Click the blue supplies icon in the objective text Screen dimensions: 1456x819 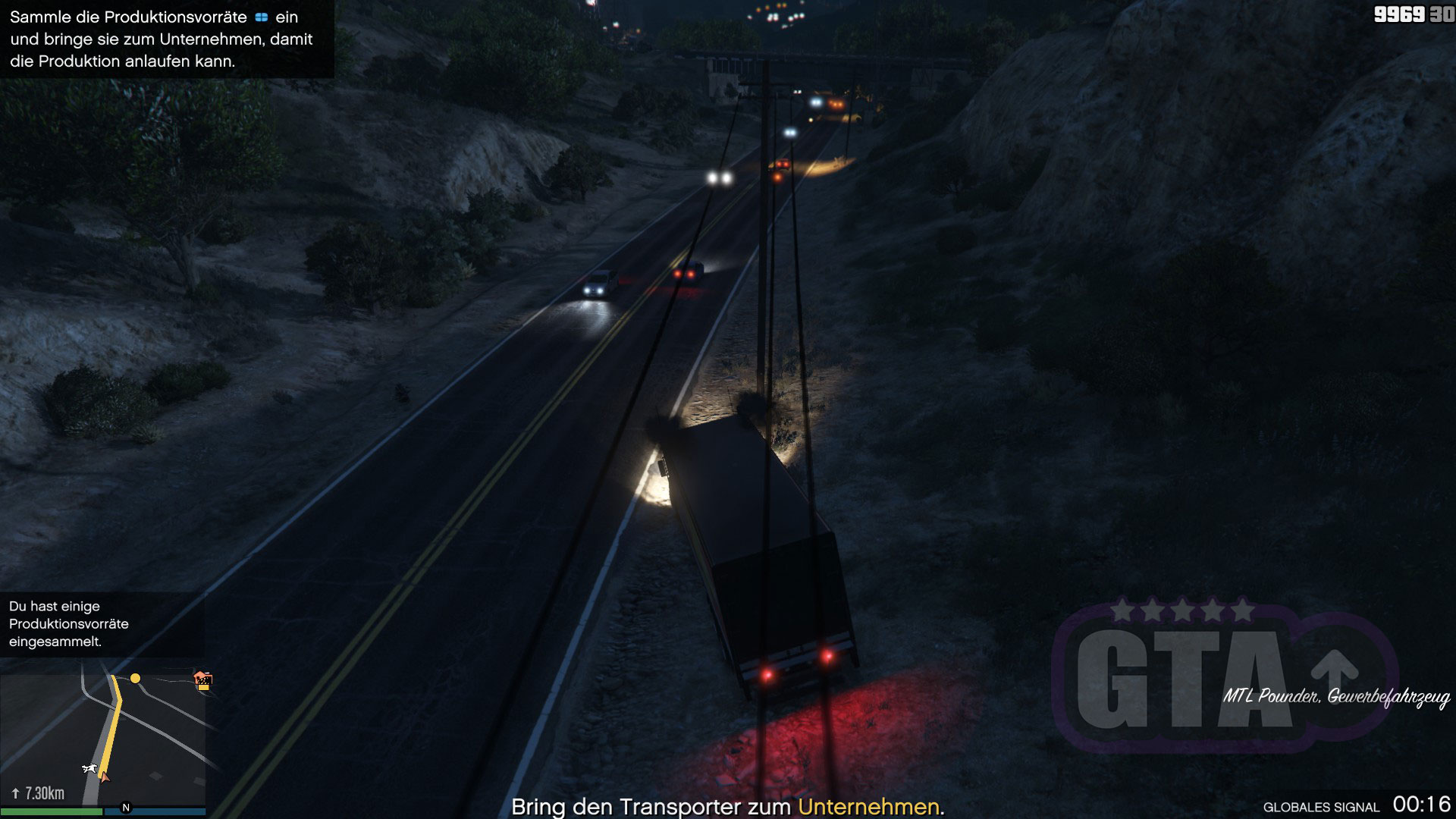(x=262, y=17)
